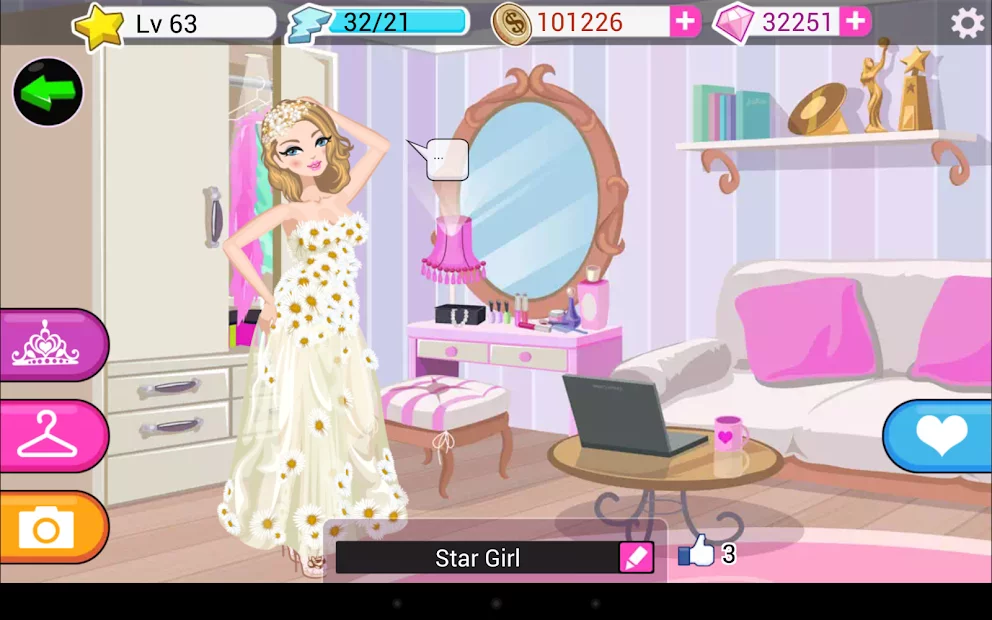The width and height of the screenshot is (992, 620).
Task: Open the speech bubble above the character
Action: click(445, 159)
